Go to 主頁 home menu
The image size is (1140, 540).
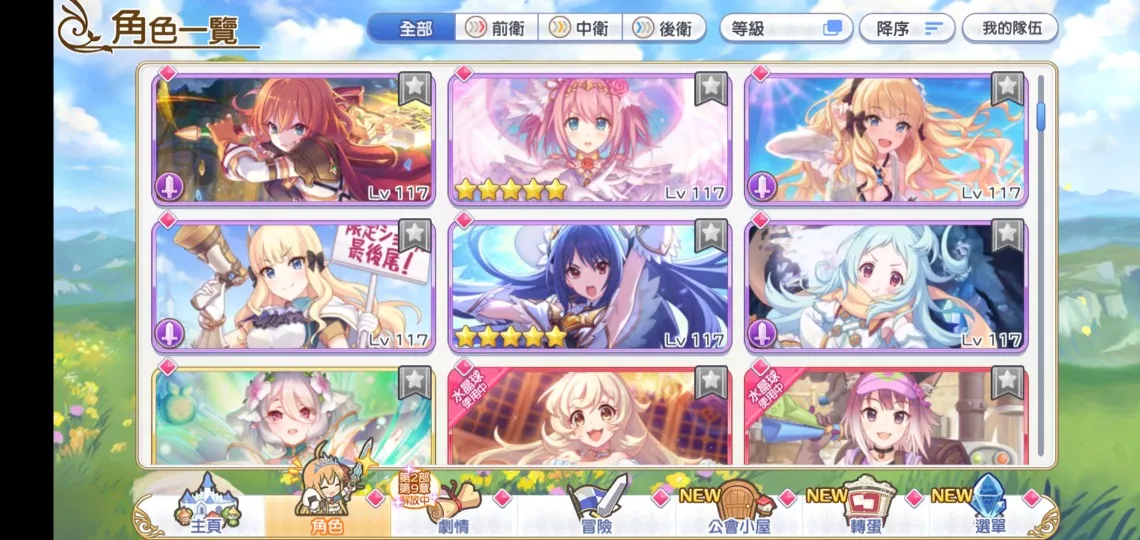(x=205, y=508)
